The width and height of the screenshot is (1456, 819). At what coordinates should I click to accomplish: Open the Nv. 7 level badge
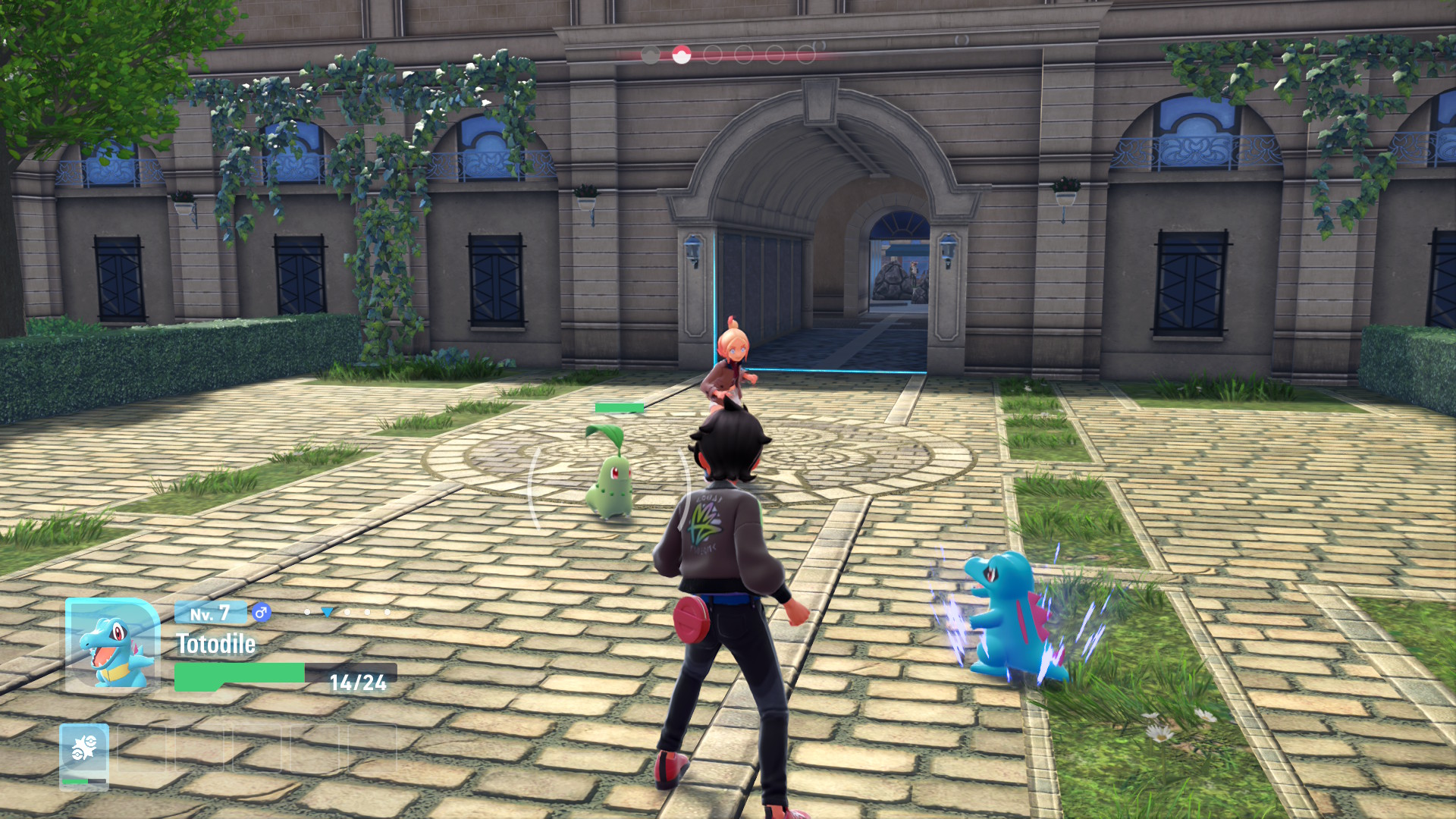point(210,613)
